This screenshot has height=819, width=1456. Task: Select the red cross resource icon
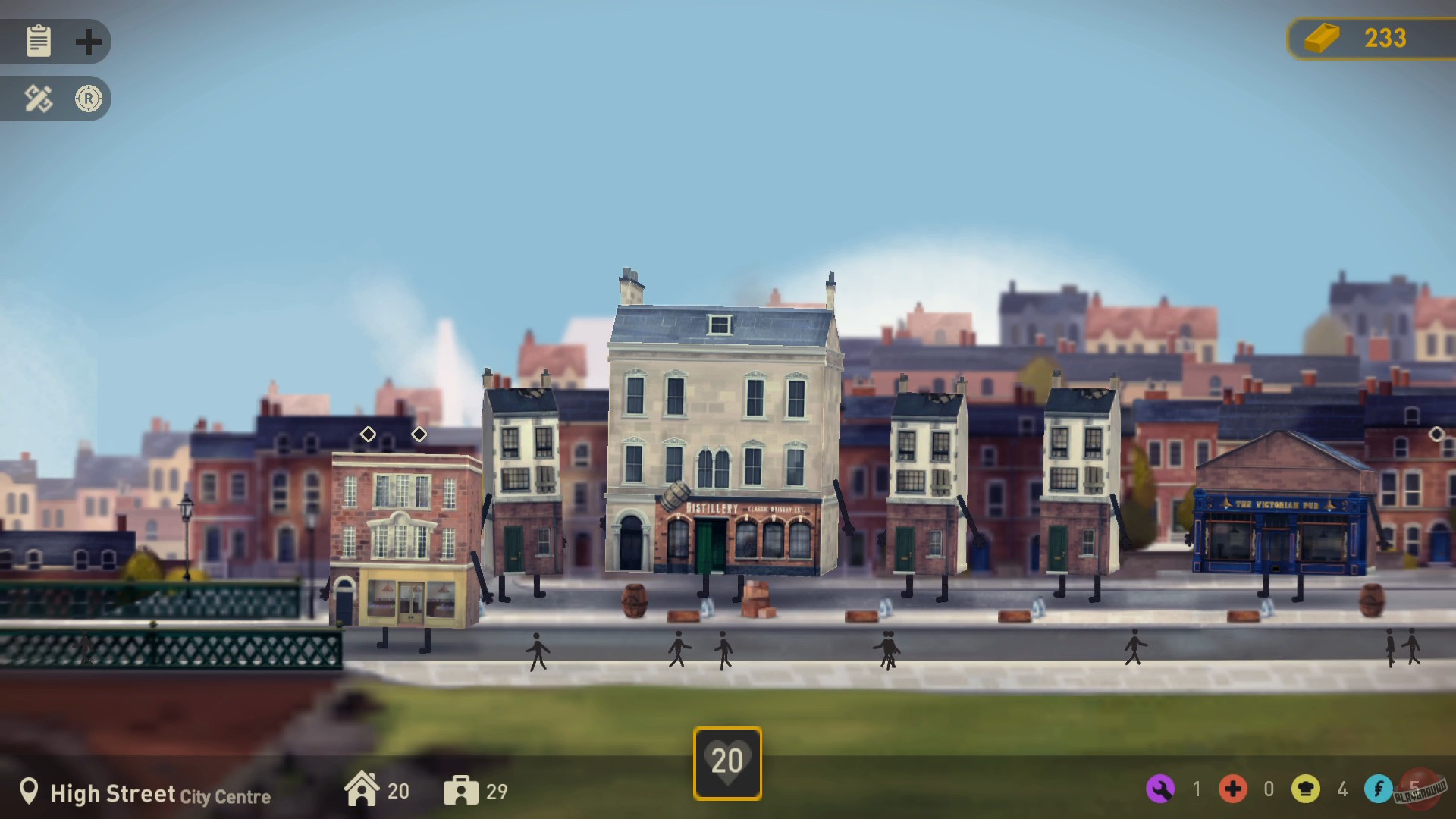click(x=1235, y=789)
